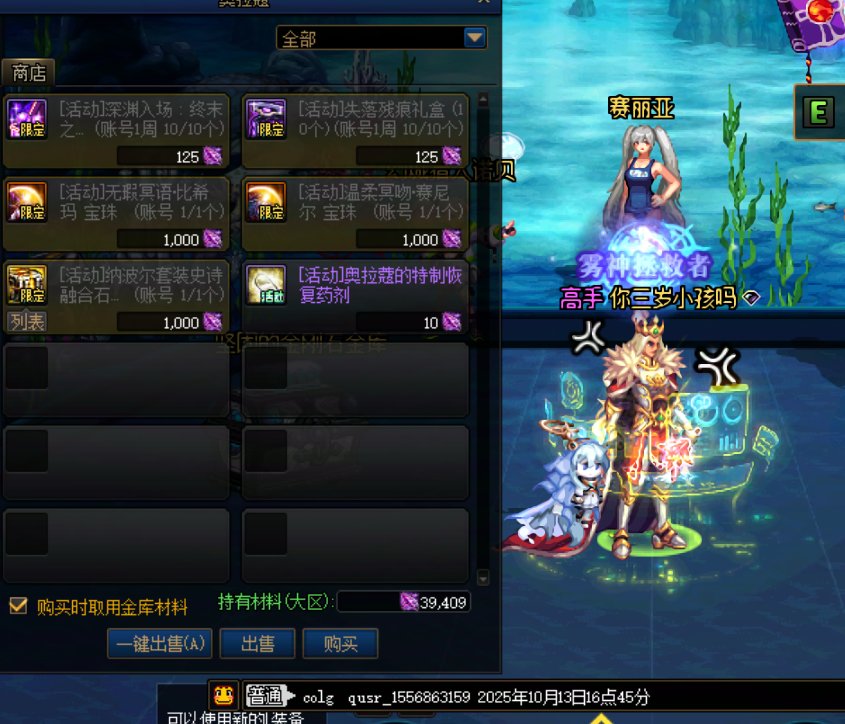The width and height of the screenshot is (845, 724).
Task: Click the 普通 chat channel label
Action: [x=266, y=696]
